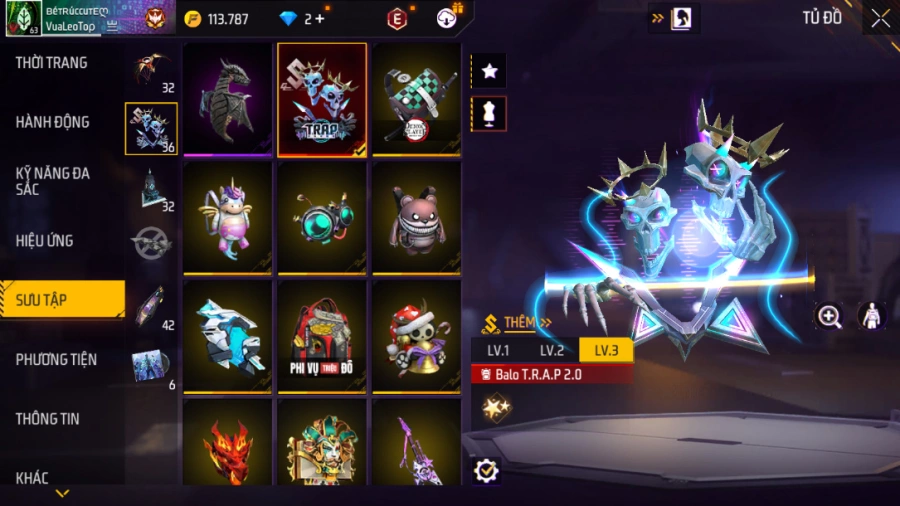Select the Phi Vụ Triệu Đô backpack

[x=322, y=335]
